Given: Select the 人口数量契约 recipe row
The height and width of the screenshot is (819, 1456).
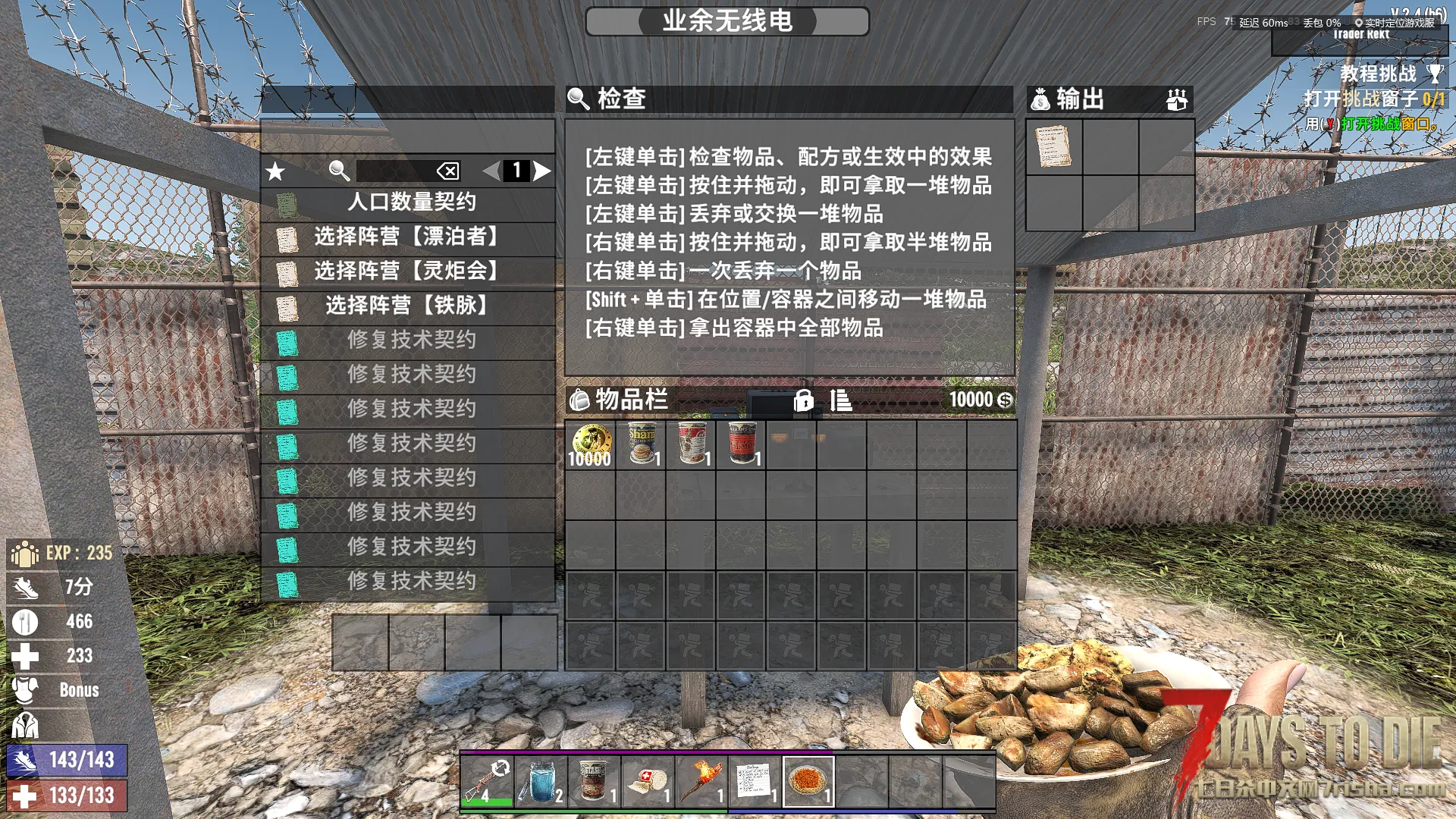Looking at the screenshot, I should [x=409, y=202].
